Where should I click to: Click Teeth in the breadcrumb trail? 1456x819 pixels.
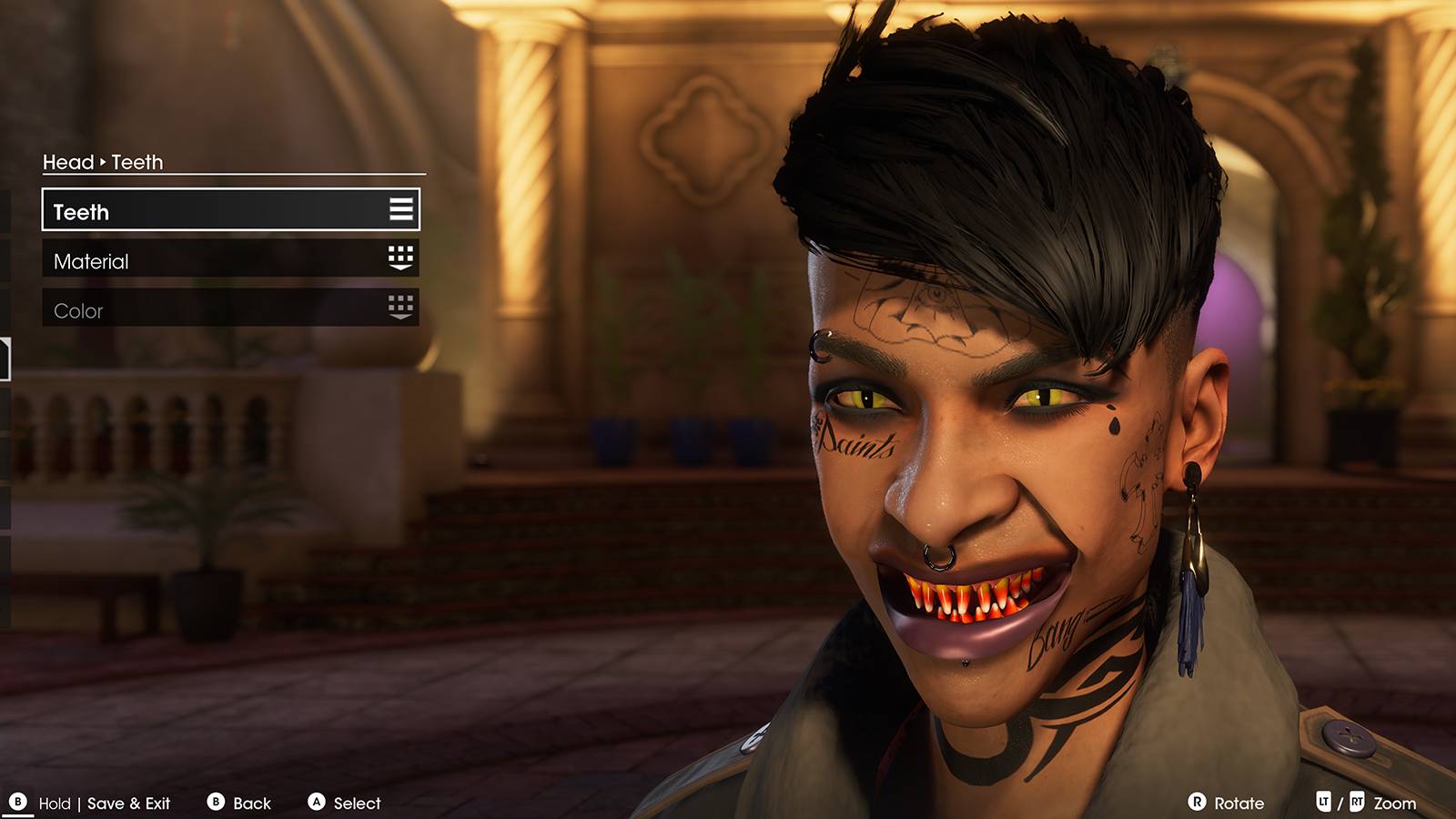(136, 163)
